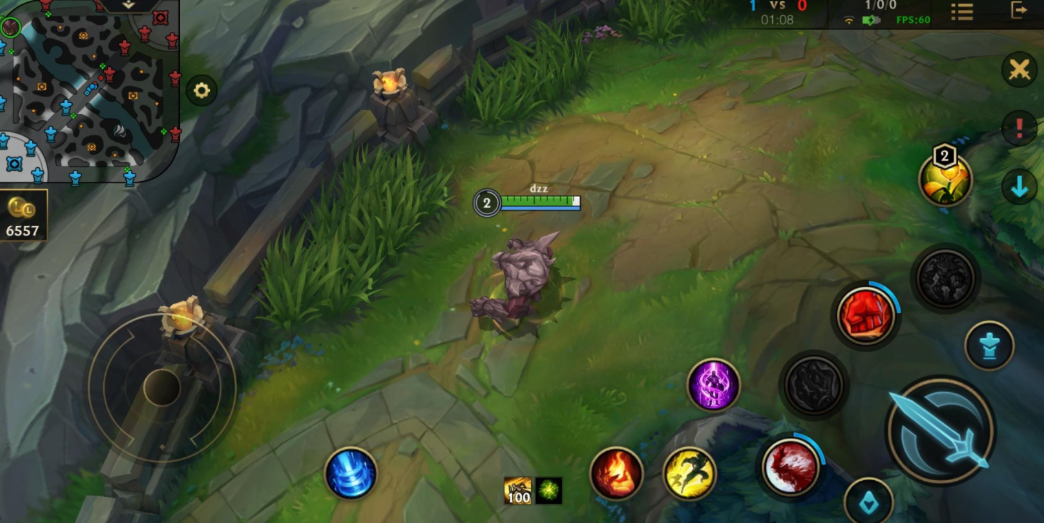Cast the Ignite flame summoner spell
This screenshot has height=523, width=1044.
(x=616, y=473)
